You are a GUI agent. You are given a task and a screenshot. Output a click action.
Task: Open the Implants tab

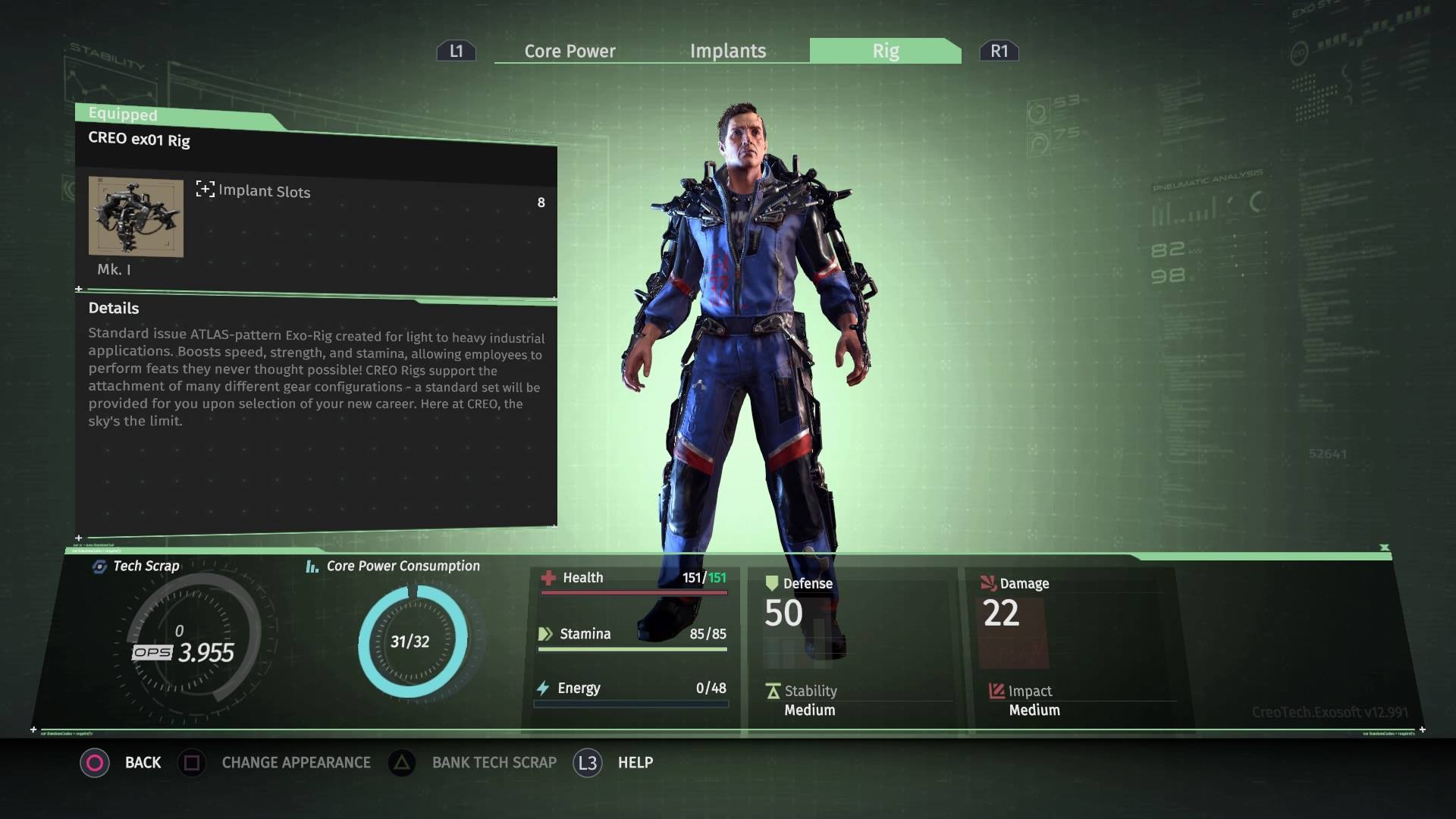[728, 51]
